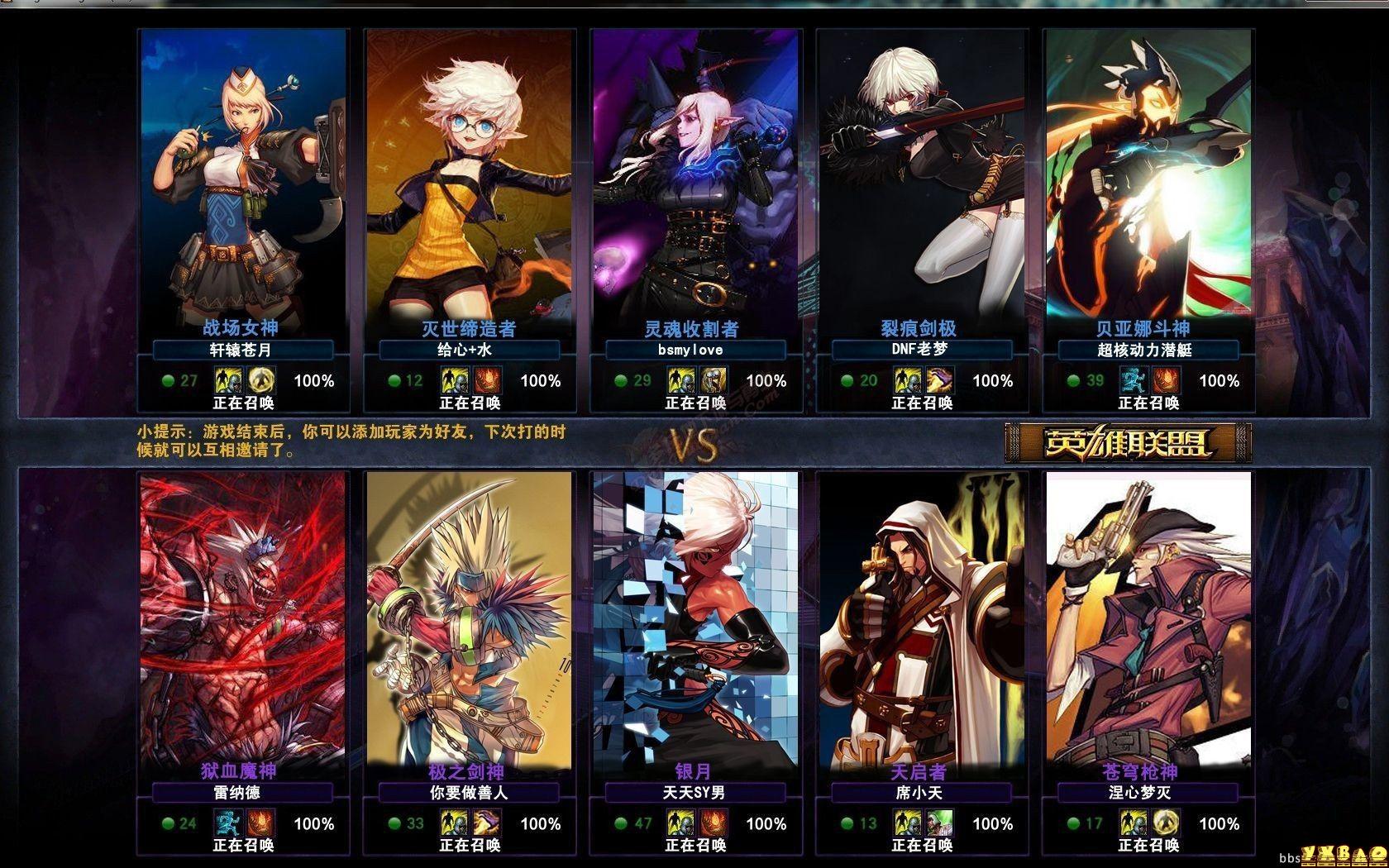Toggle the ready dot beside level 47
The width and height of the screenshot is (1389, 868).
coord(620,823)
